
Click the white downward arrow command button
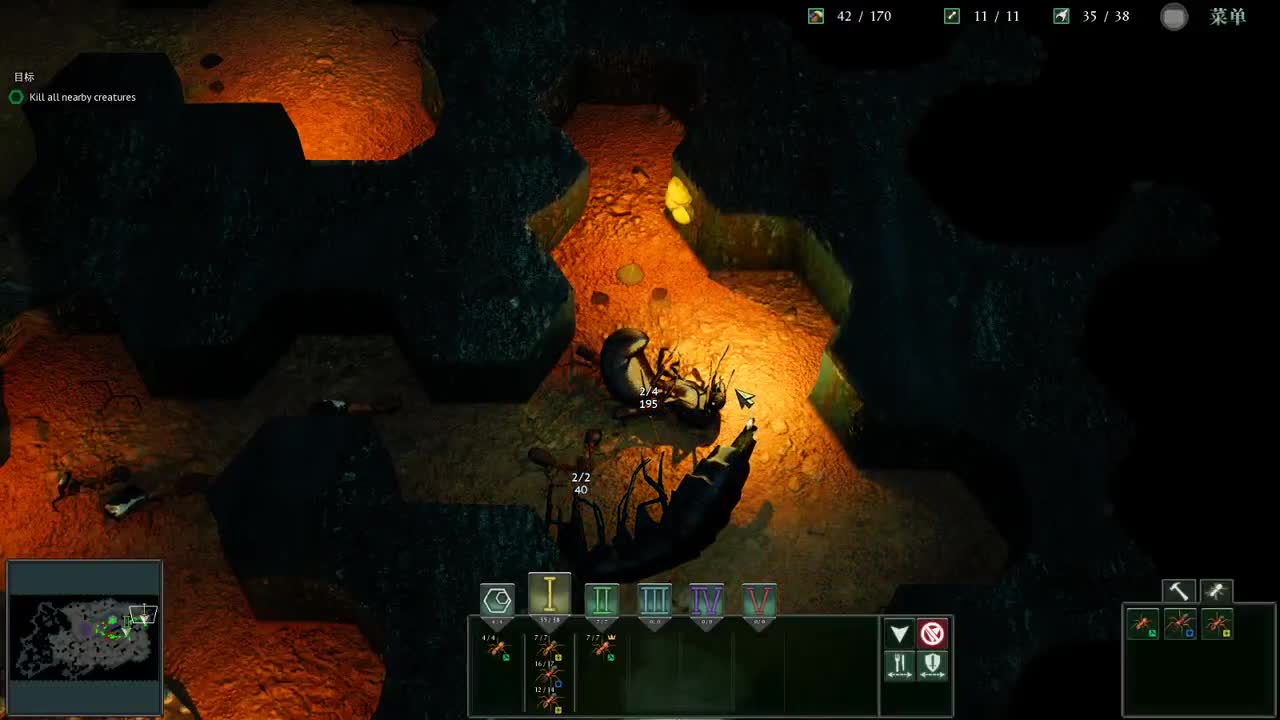click(899, 634)
